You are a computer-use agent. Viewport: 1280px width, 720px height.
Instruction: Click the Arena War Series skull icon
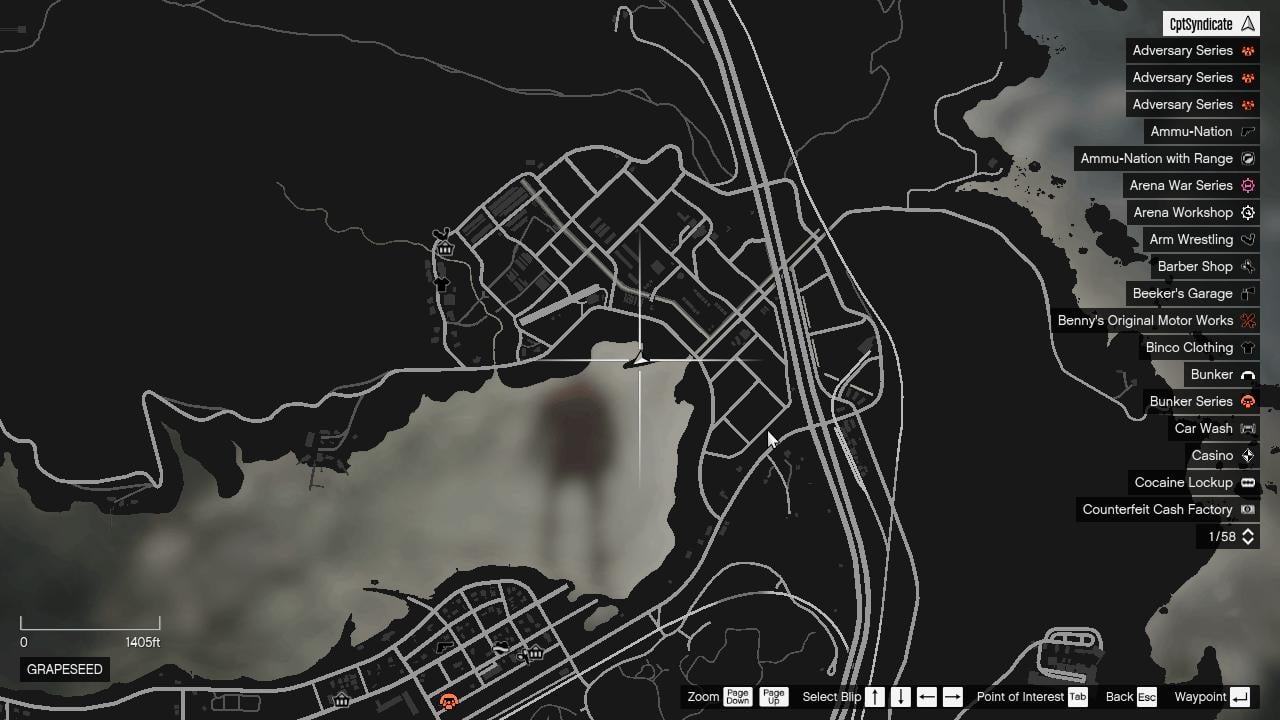click(x=1247, y=185)
